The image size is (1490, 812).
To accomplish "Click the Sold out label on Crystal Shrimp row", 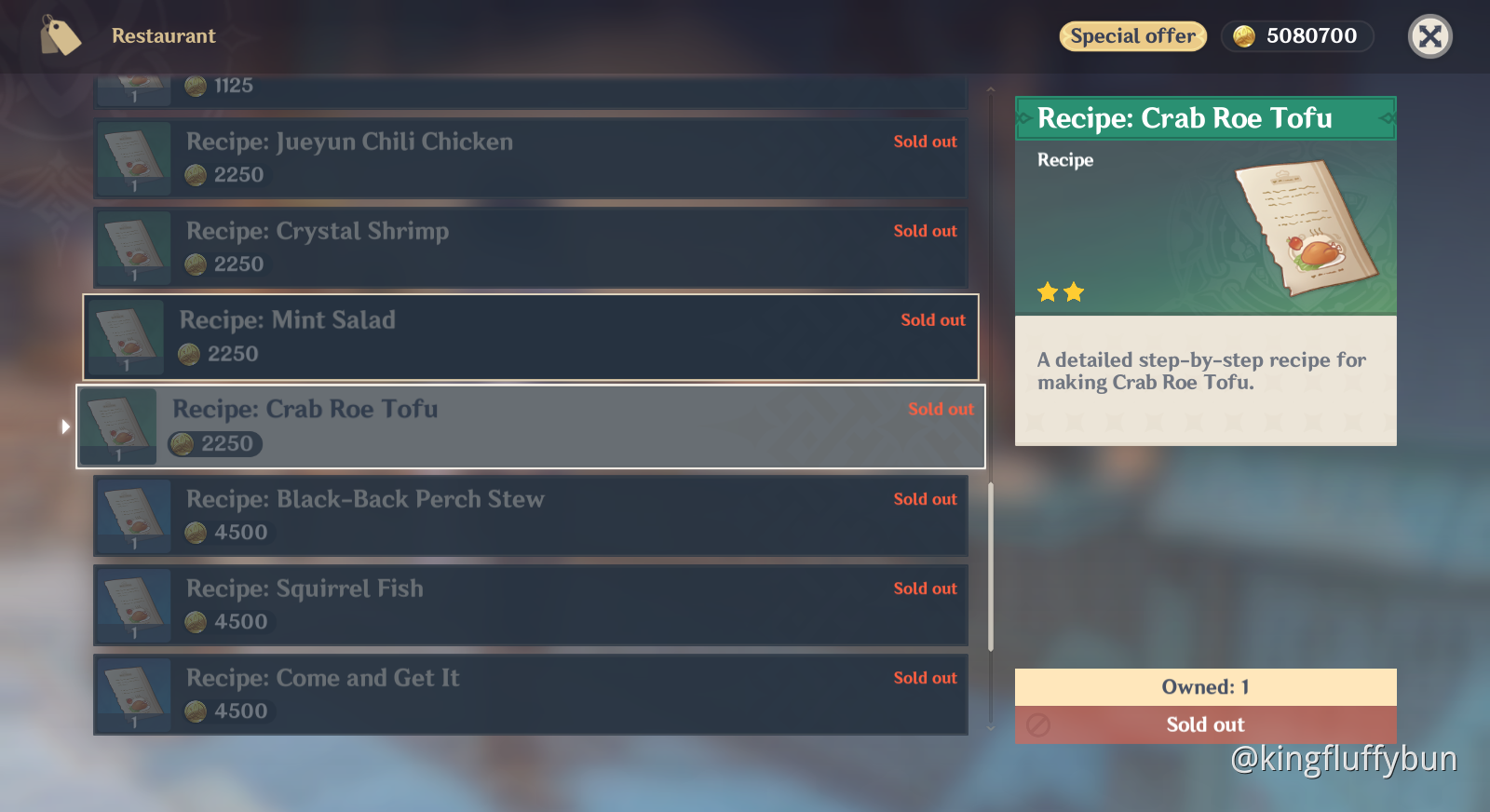I will 925,230.
